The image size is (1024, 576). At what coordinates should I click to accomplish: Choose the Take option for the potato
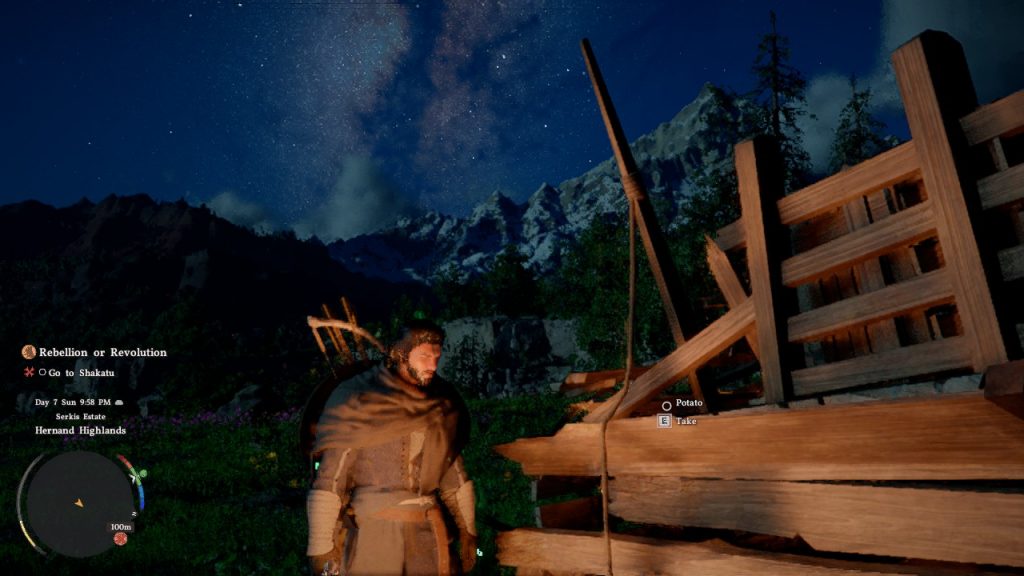685,421
